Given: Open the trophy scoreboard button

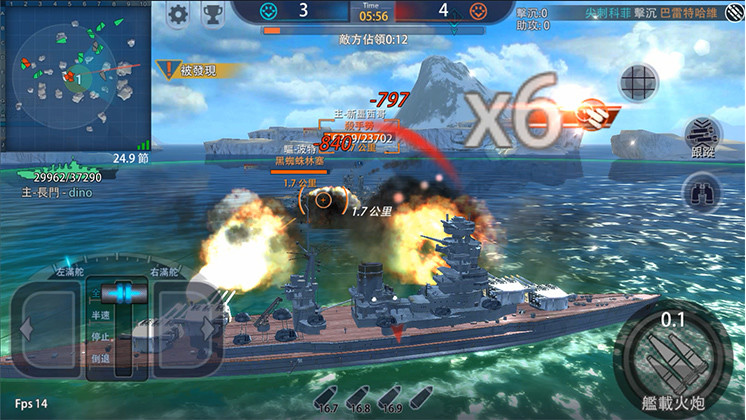Looking at the screenshot, I should [x=212, y=15].
